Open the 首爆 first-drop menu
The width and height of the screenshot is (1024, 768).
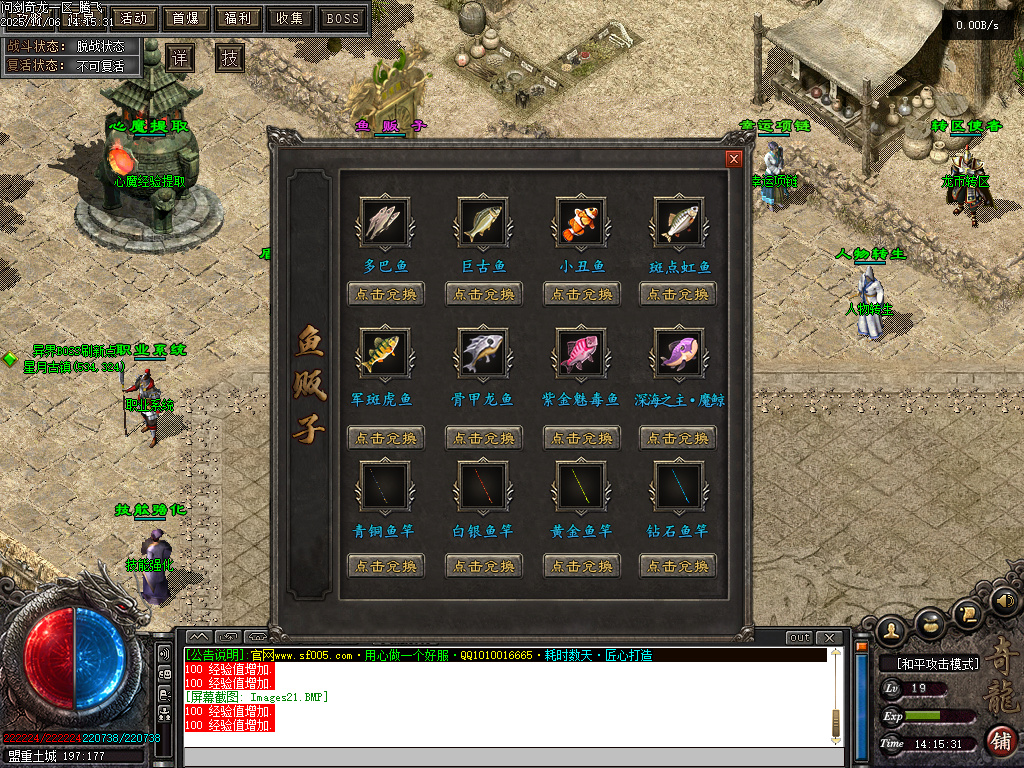point(185,18)
